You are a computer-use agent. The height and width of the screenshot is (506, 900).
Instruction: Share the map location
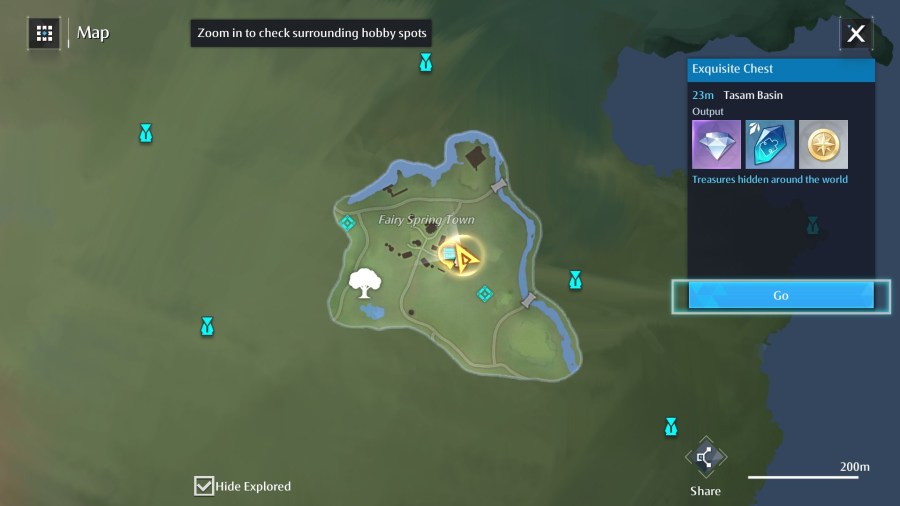point(705,459)
